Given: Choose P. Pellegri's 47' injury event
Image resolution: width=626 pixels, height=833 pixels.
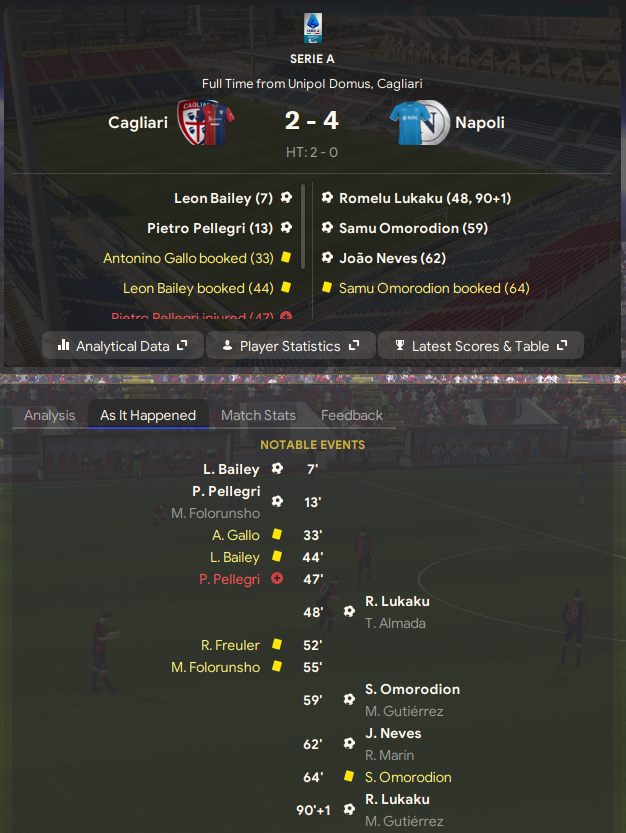Looking at the screenshot, I should pos(229,579).
